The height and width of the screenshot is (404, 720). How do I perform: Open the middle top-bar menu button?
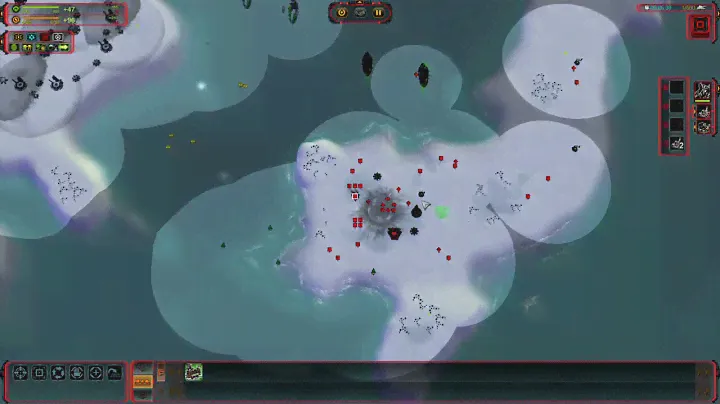(x=360, y=13)
